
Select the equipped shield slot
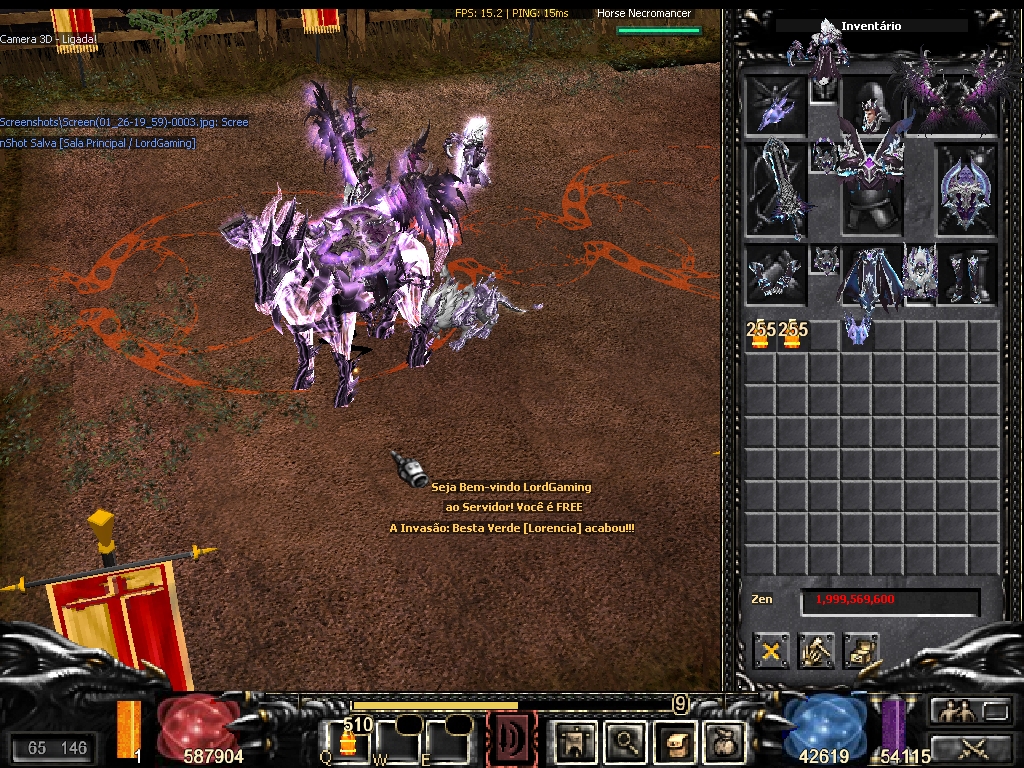(966, 188)
